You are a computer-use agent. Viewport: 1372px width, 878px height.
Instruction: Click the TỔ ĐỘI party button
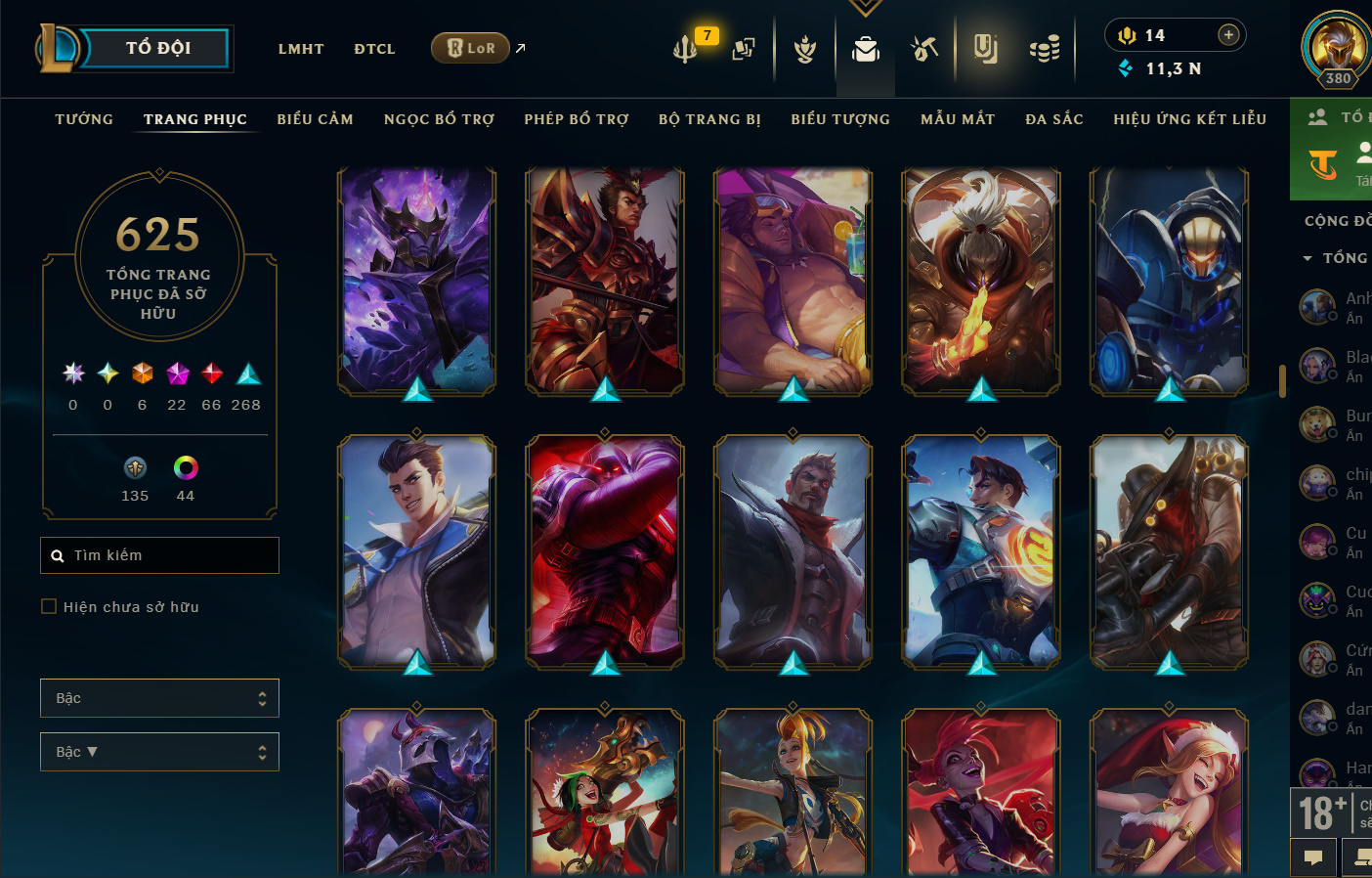(156, 48)
